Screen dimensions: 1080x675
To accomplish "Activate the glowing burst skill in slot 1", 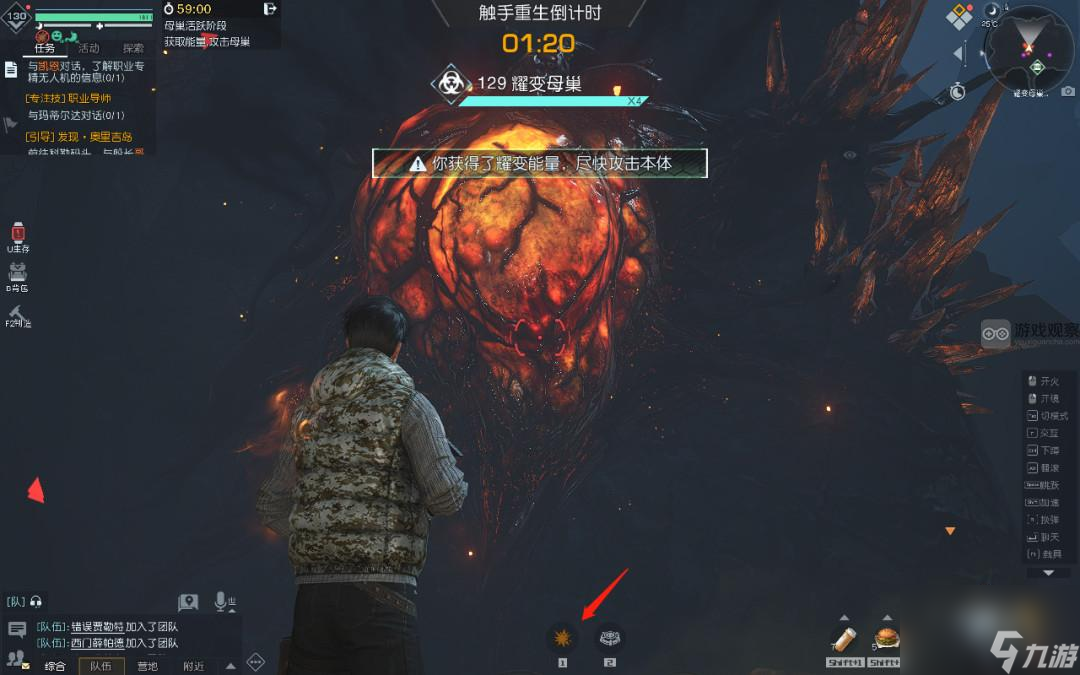I will (562, 638).
